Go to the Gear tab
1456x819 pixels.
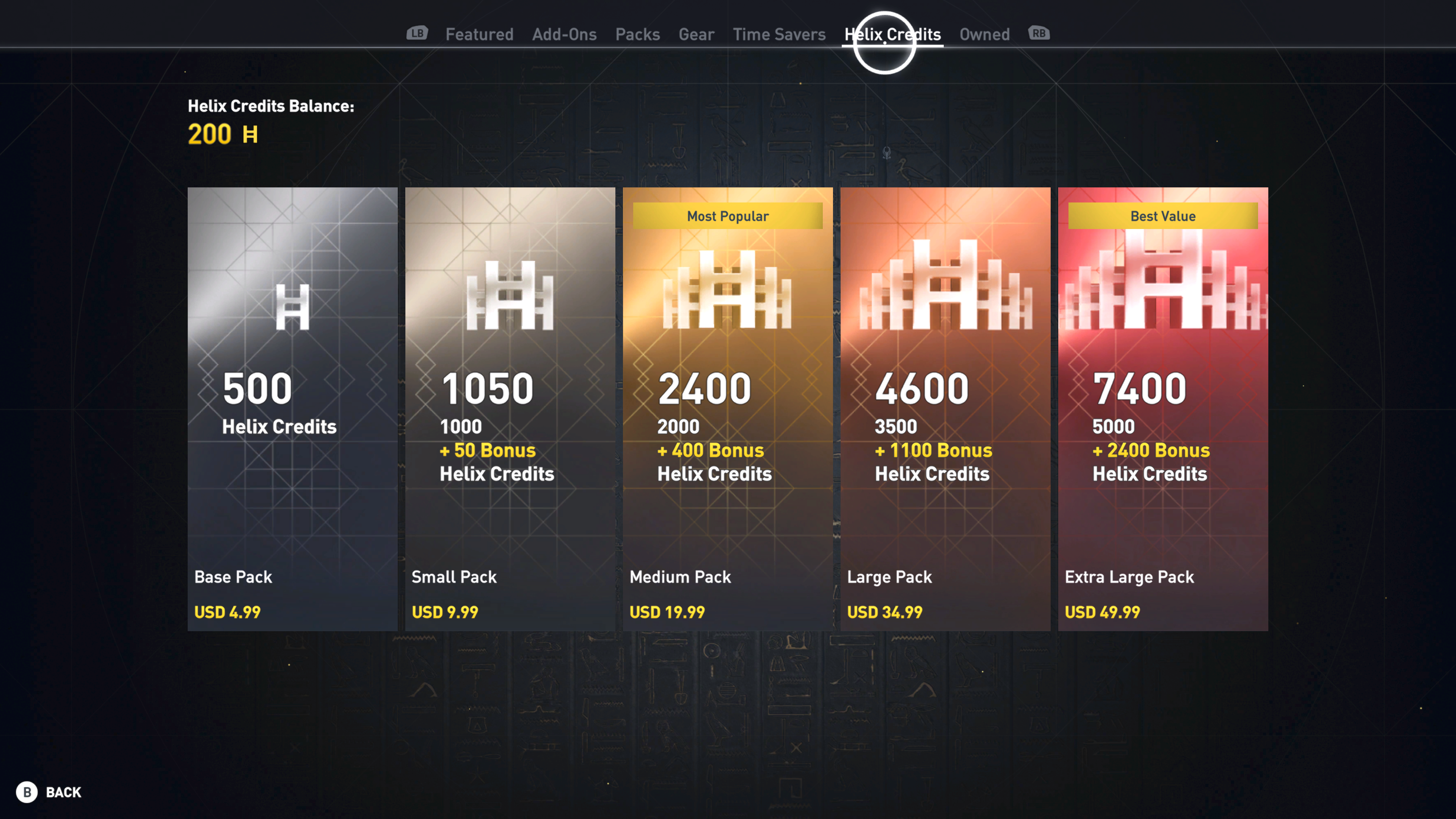point(696,35)
